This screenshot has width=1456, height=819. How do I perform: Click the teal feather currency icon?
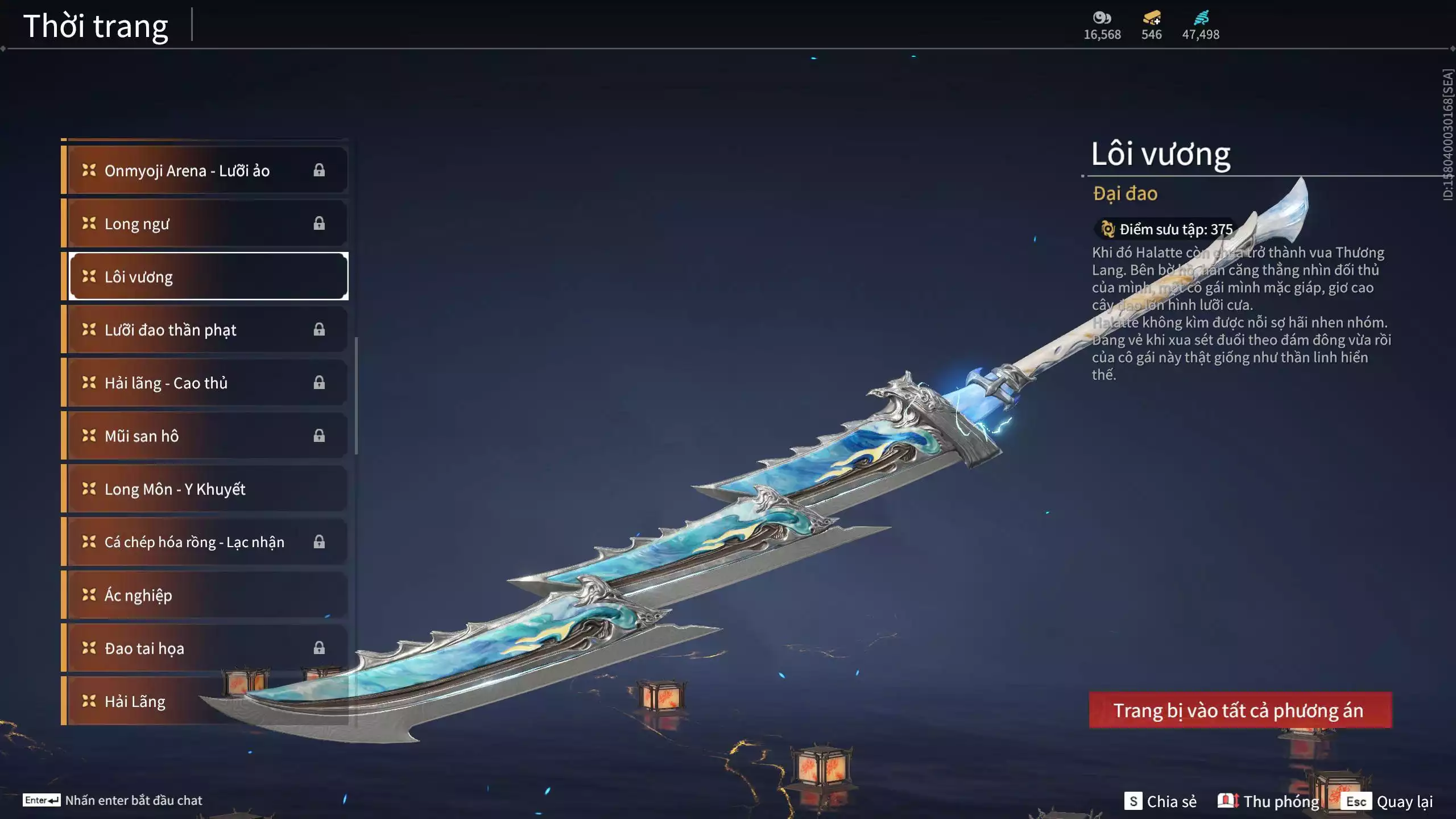coord(1201,18)
